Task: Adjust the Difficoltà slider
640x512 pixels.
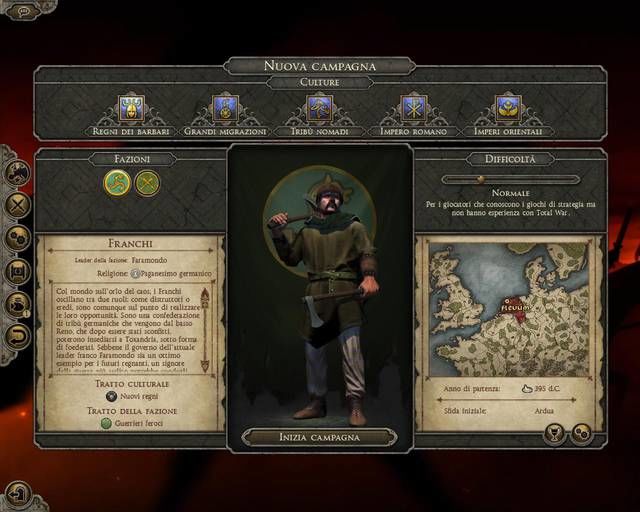Action: point(481,180)
